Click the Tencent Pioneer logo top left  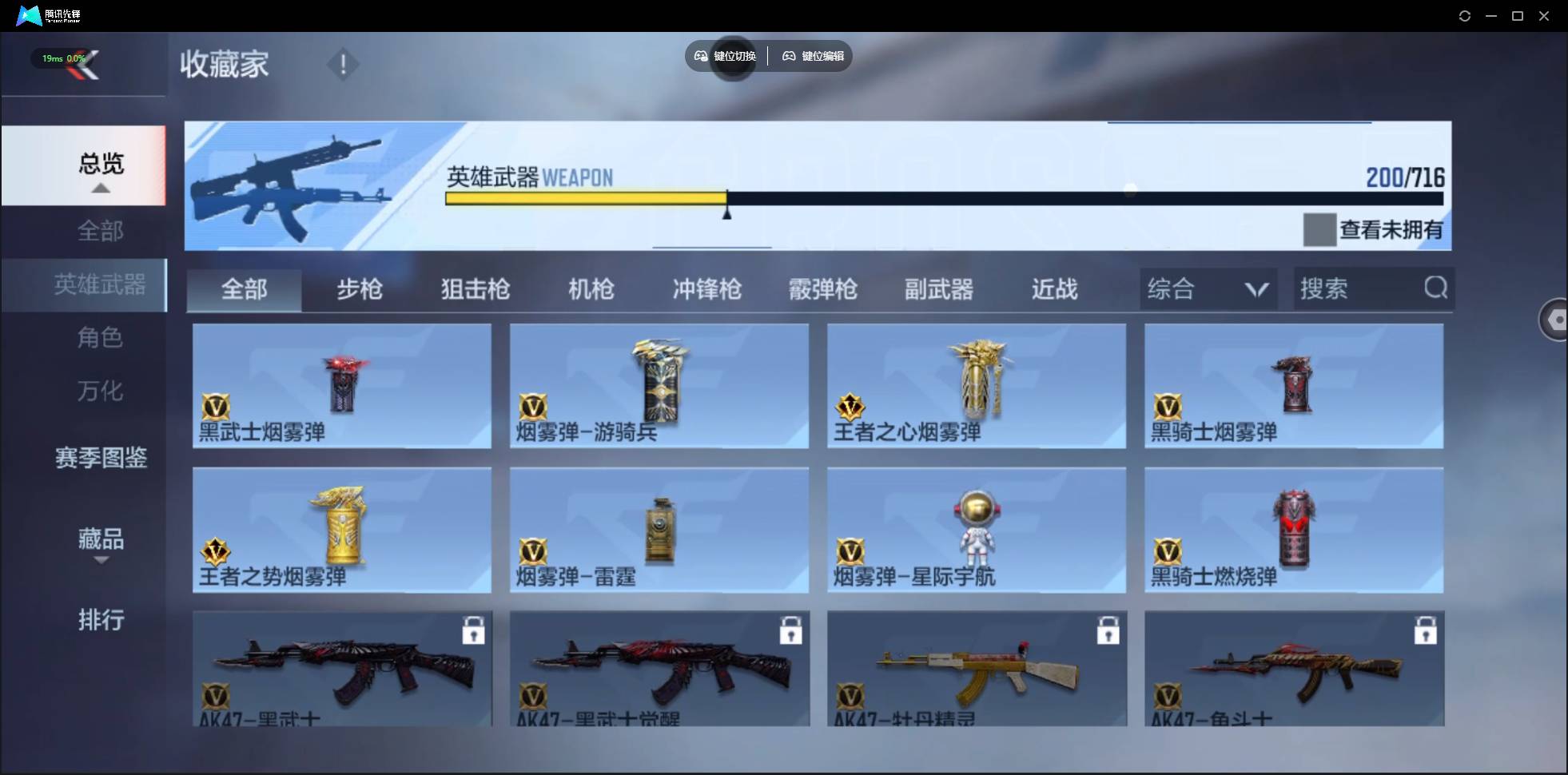tap(28, 14)
